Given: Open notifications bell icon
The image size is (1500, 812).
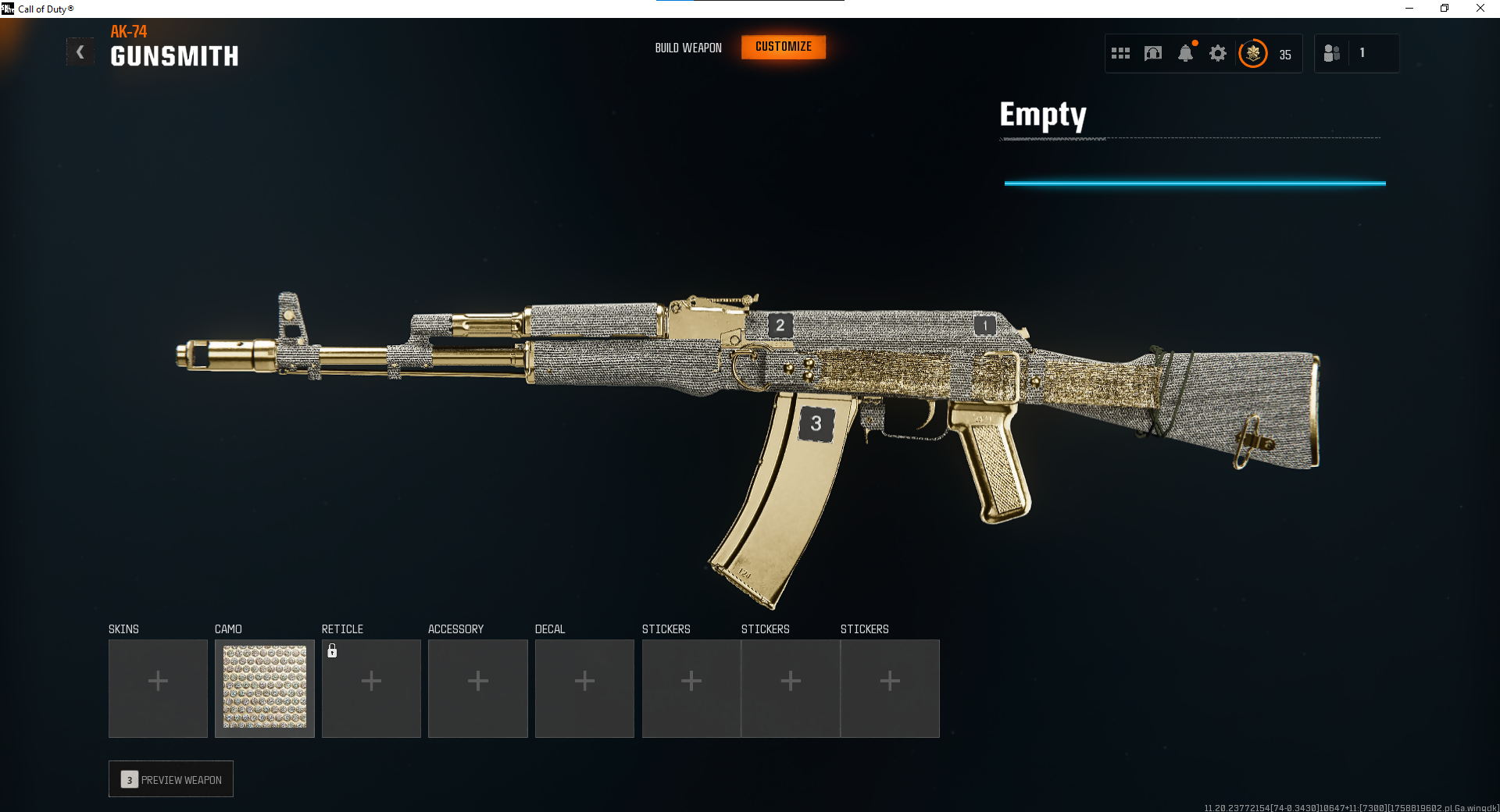Looking at the screenshot, I should [x=1185, y=53].
